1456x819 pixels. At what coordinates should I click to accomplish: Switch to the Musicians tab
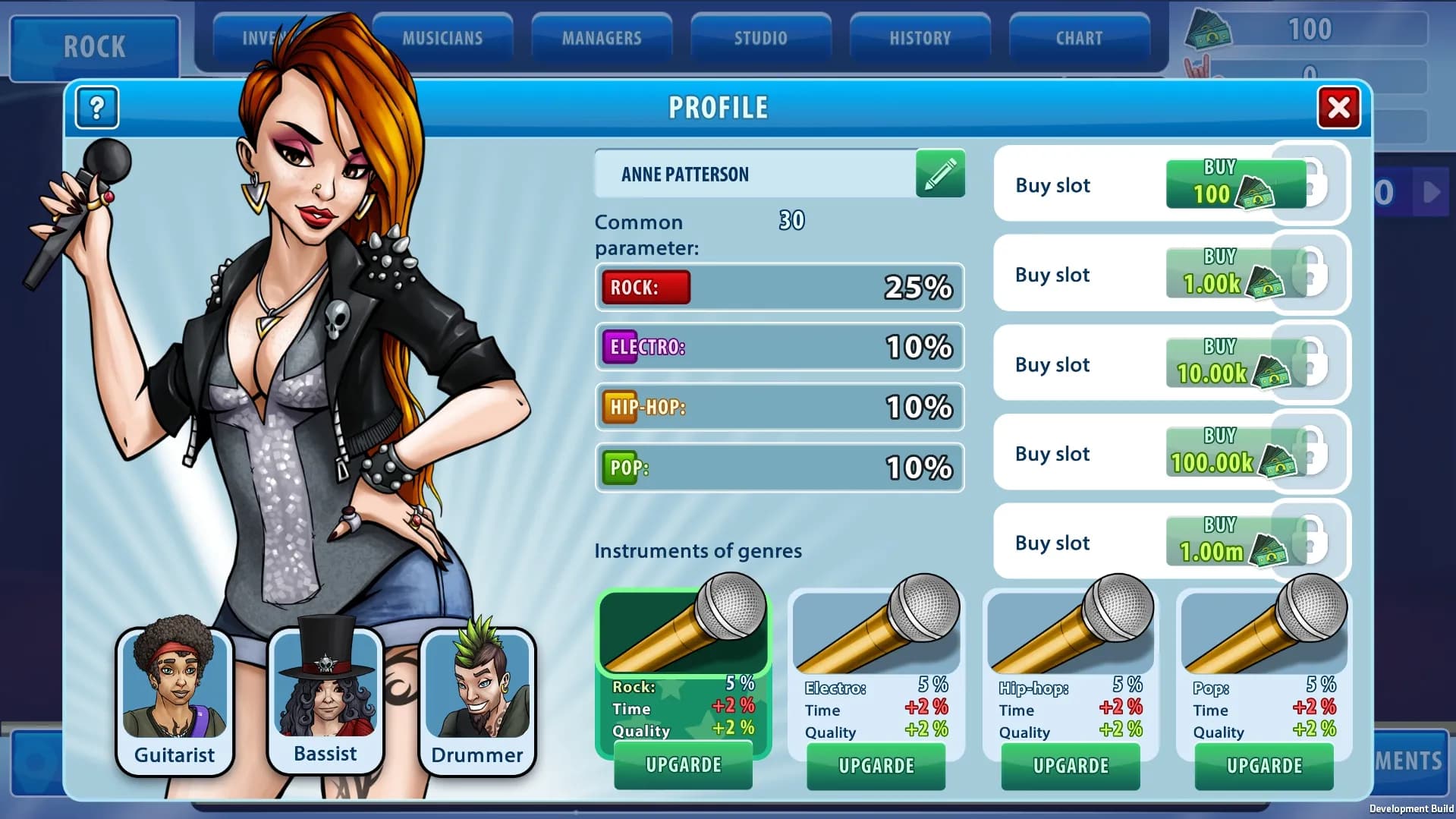[442, 38]
